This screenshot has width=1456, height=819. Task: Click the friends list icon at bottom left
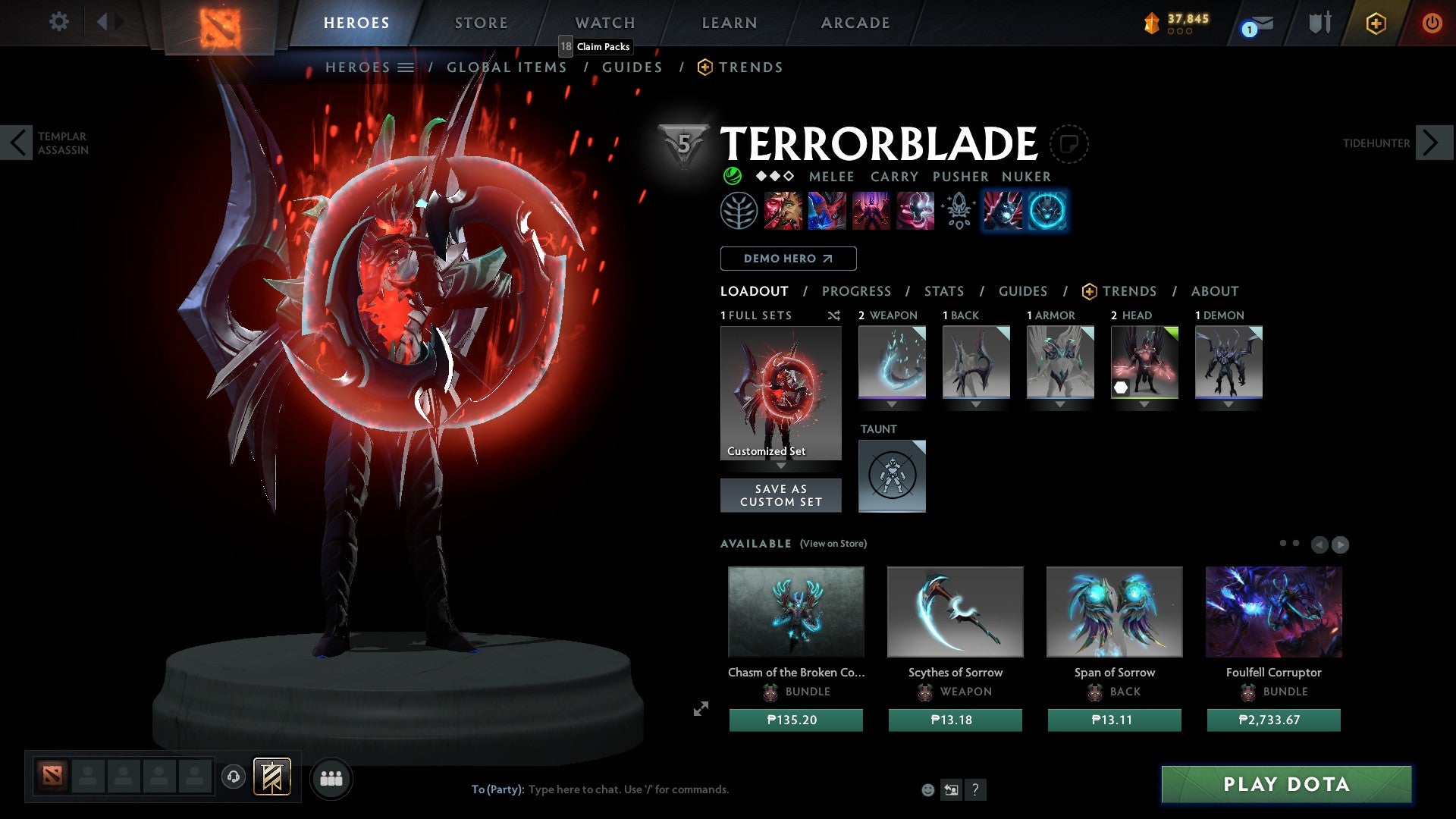331,778
